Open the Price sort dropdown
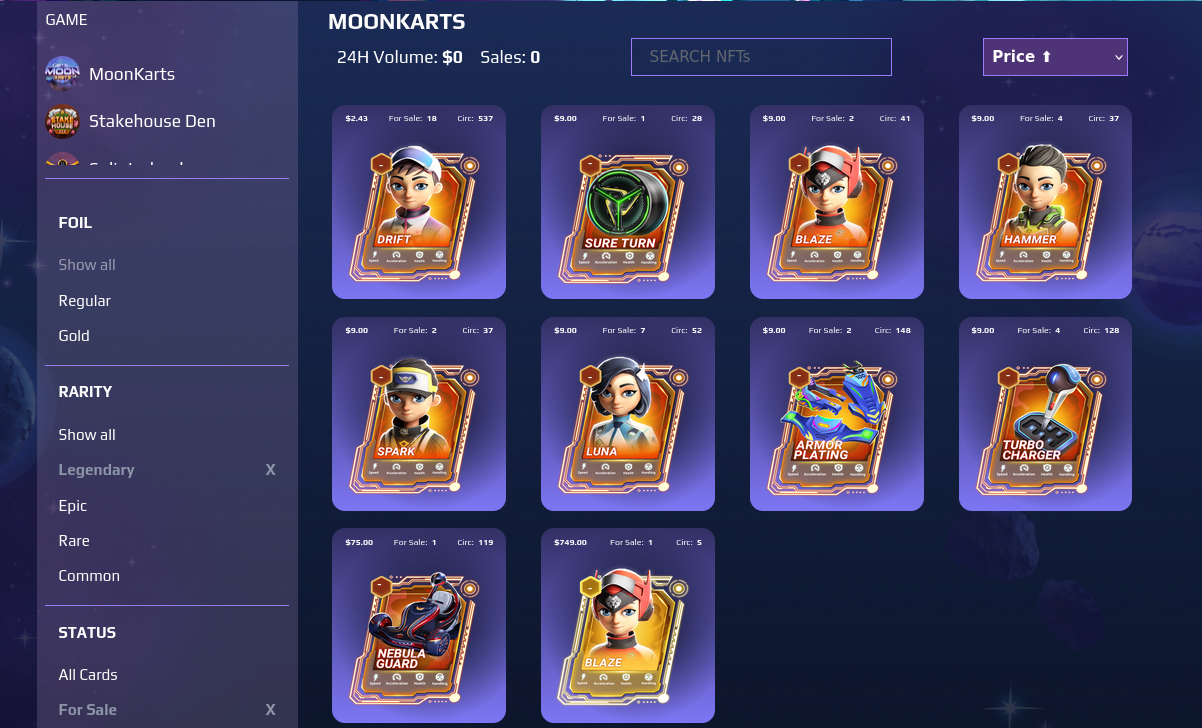Viewport: 1202px width, 728px height. pos(1055,57)
